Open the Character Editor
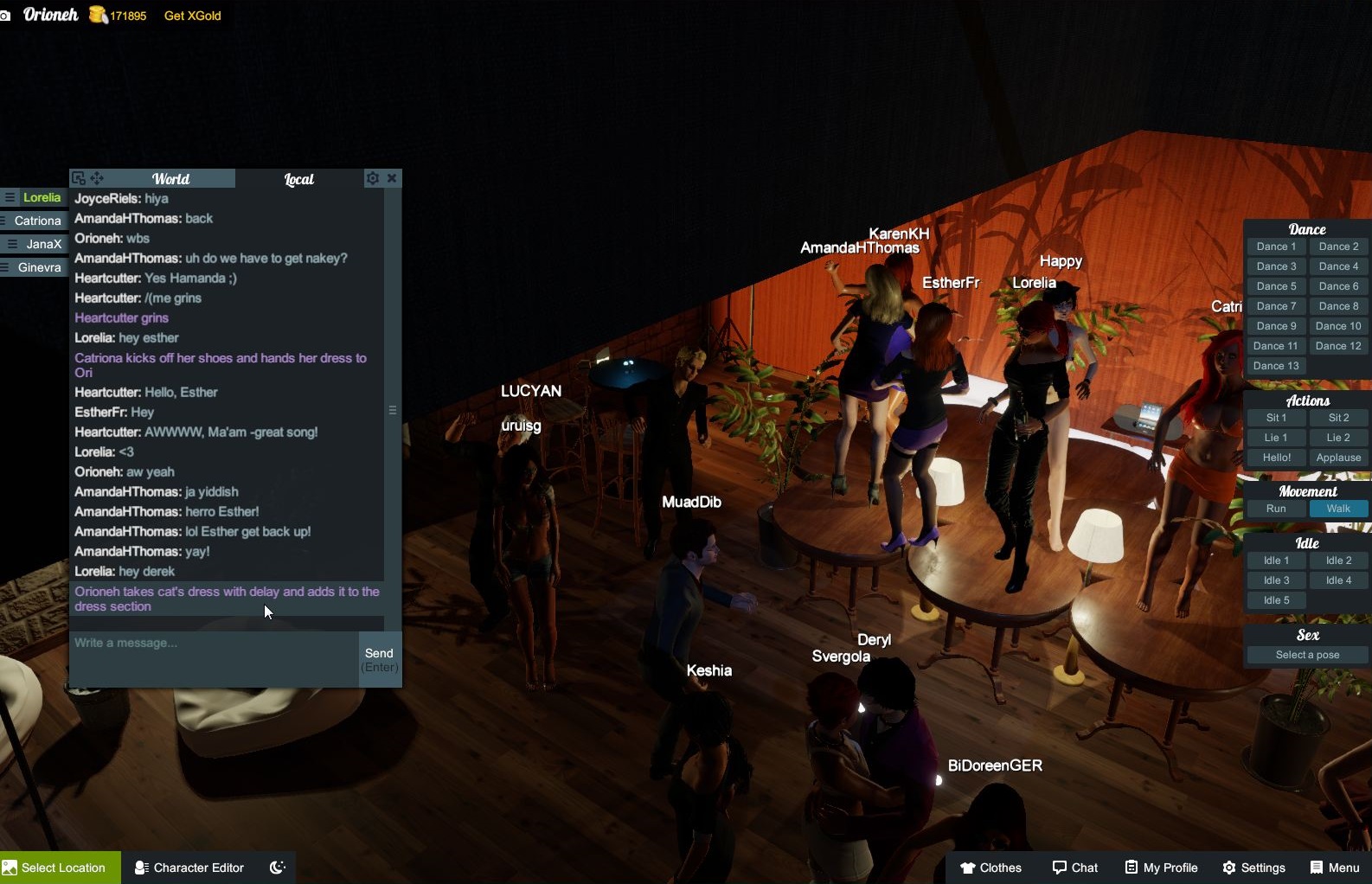Screen dimensions: 1372x884 [x=189, y=868]
